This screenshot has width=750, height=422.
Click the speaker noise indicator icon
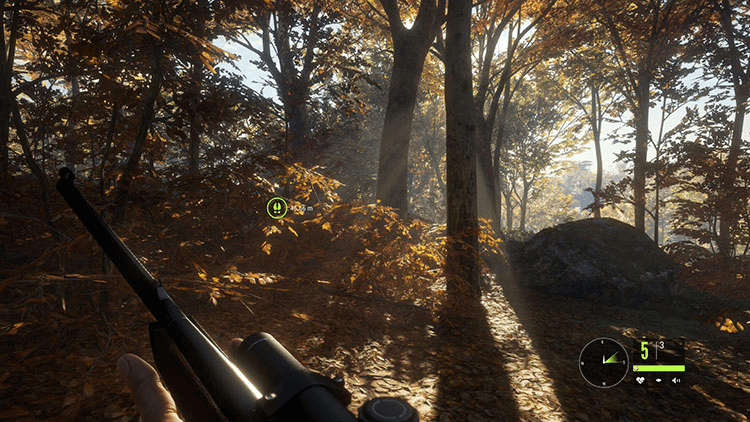pyautogui.click(x=676, y=380)
